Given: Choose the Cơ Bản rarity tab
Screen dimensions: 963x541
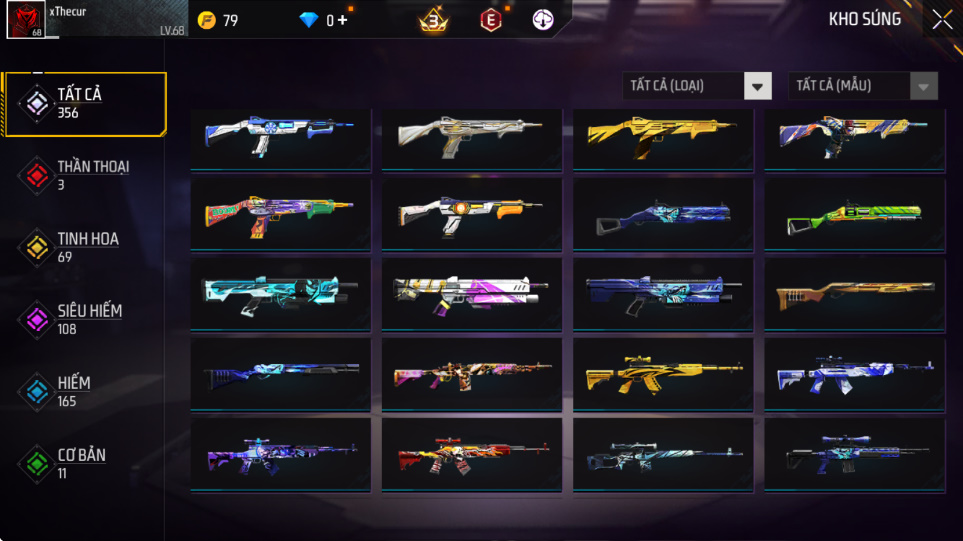Looking at the screenshot, I should [x=83, y=463].
